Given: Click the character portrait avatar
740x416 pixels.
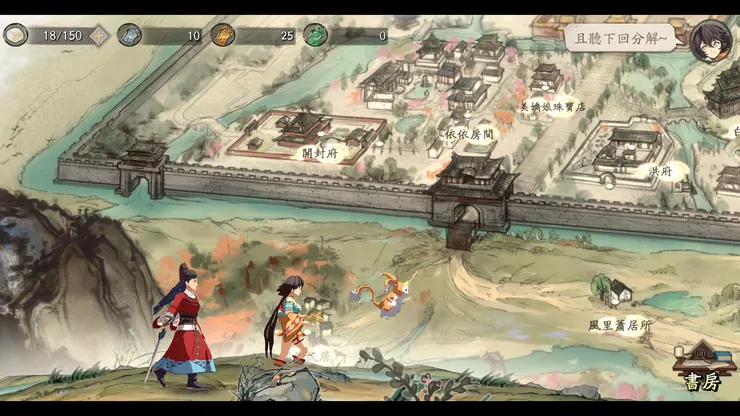Looking at the screenshot, I should tap(710, 40).
